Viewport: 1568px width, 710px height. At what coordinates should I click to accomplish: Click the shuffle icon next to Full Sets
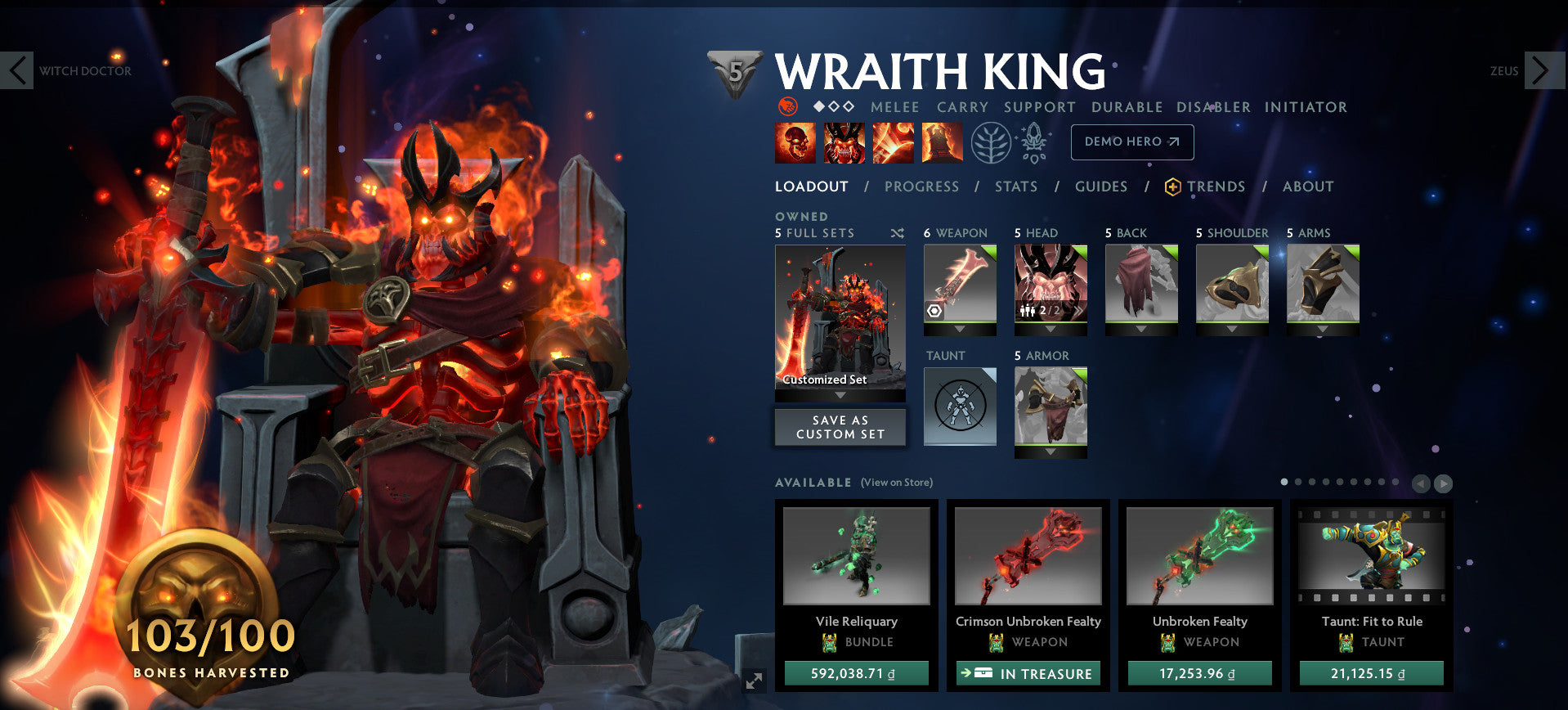tap(896, 232)
